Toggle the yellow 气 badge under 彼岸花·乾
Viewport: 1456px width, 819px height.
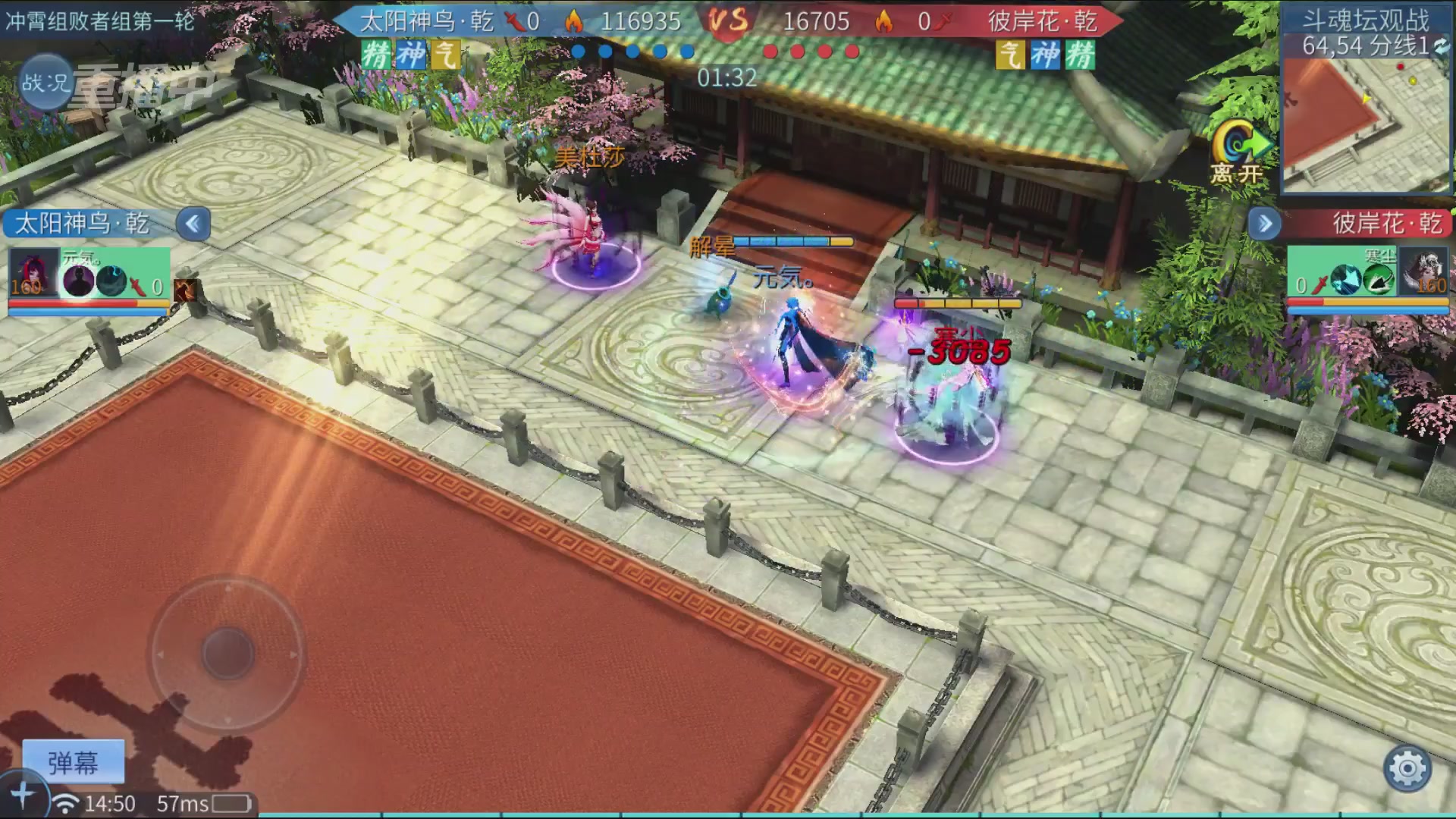point(1009,56)
